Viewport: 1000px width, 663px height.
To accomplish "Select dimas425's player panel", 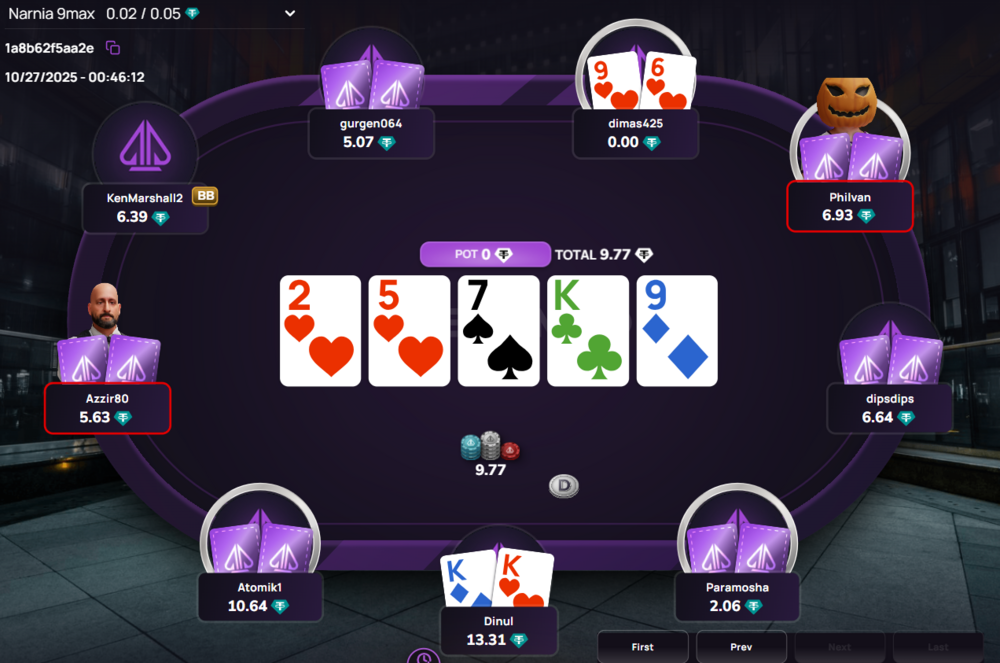I will point(635,133).
